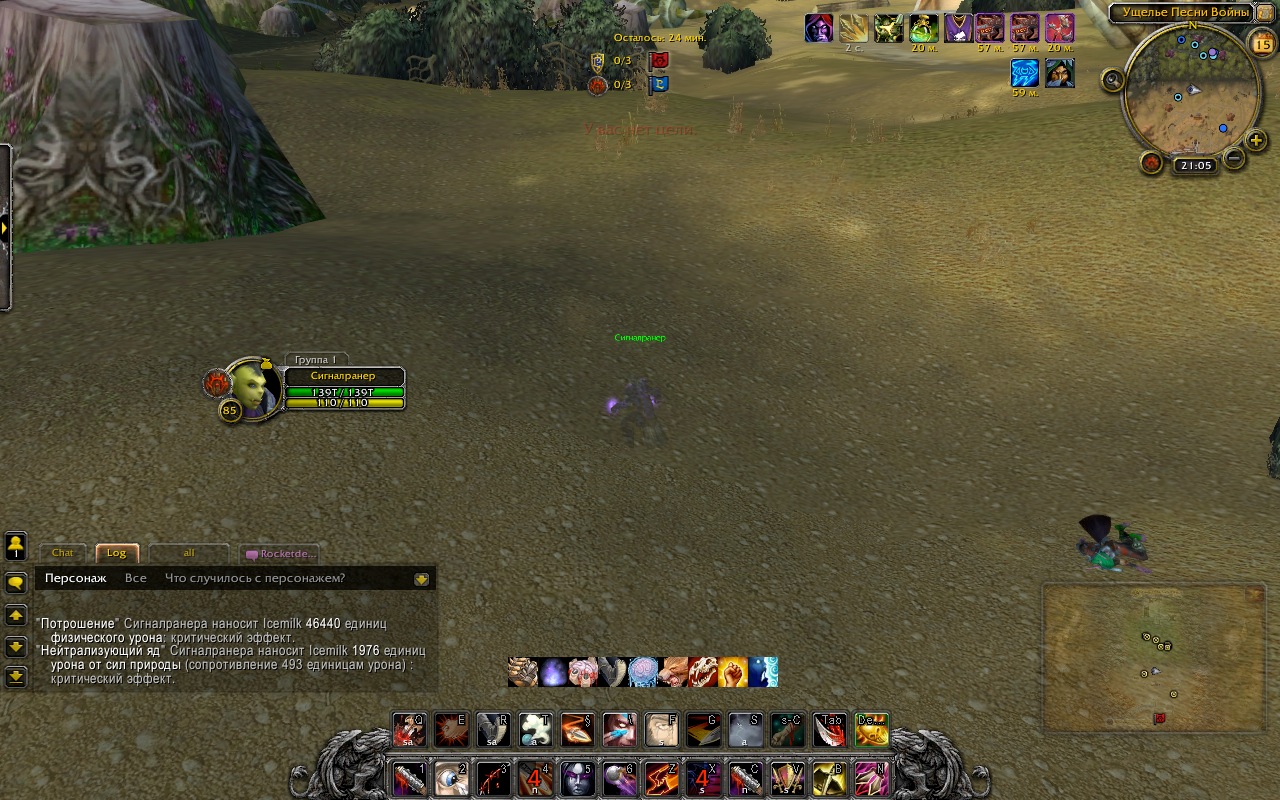The image size is (1280, 800).
Task: Toggle the minimap tracking magnifier button
Action: click(x=1113, y=81)
